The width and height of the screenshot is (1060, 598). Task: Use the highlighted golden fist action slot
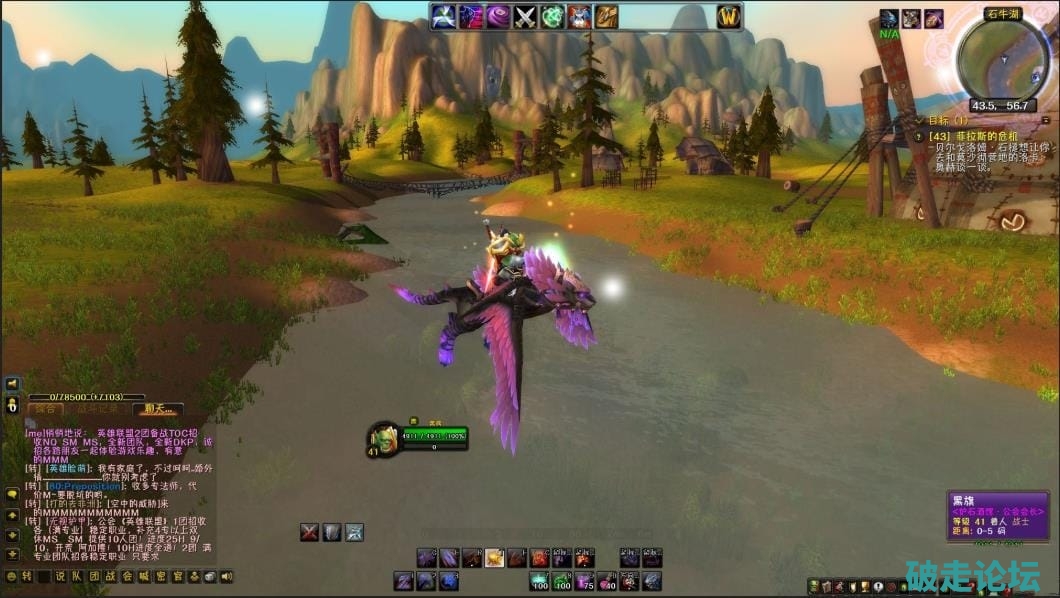[x=494, y=558]
